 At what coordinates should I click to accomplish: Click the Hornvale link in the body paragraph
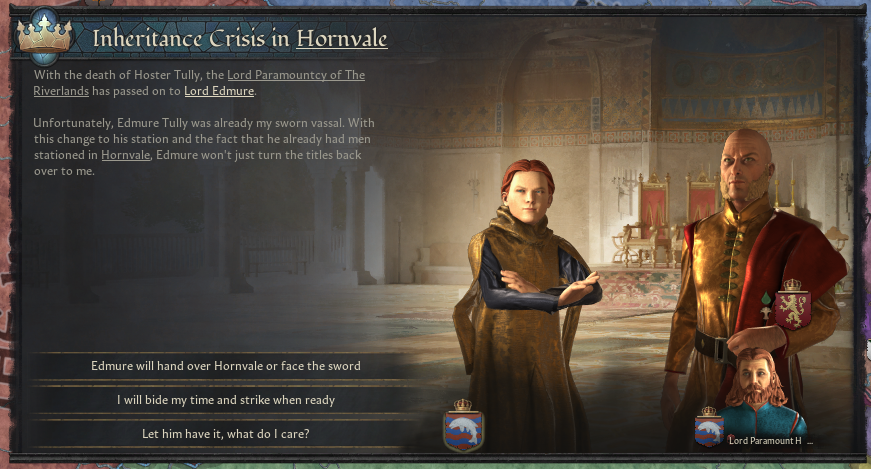(125, 155)
